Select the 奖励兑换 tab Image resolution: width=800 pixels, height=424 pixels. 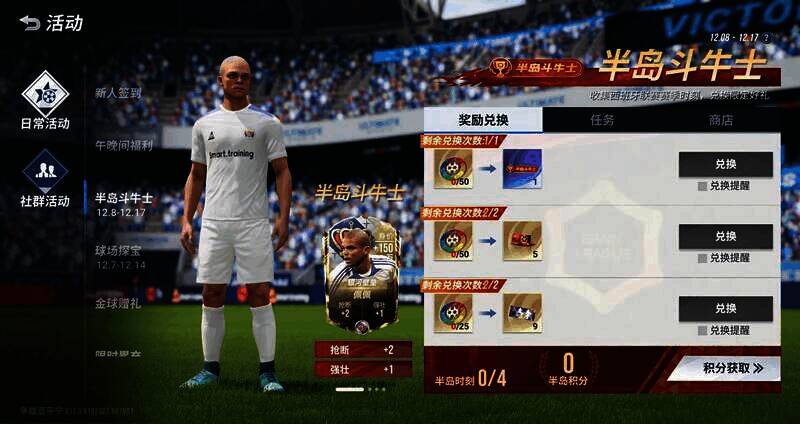(483, 120)
